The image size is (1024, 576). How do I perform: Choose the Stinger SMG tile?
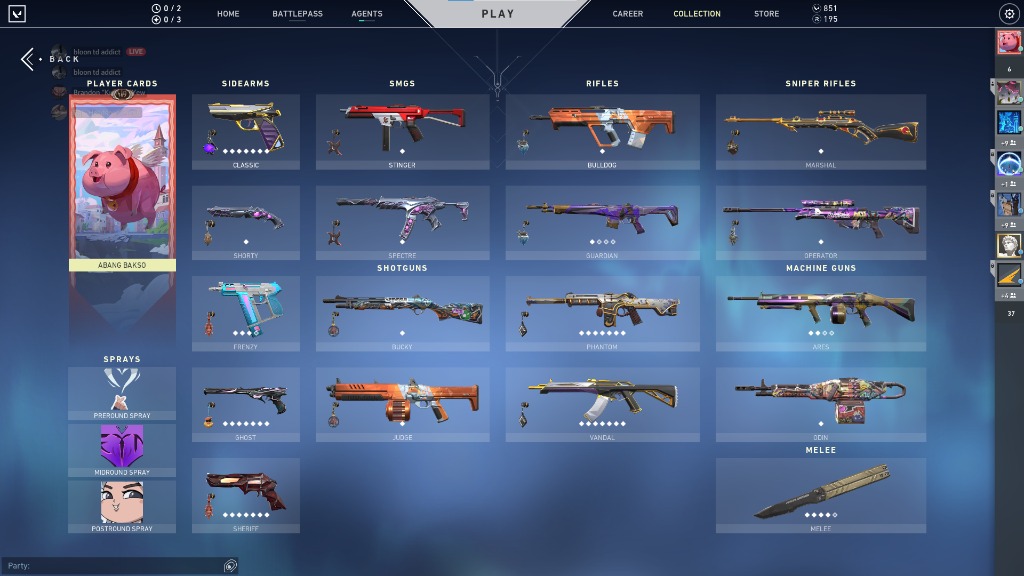(x=402, y=131)
